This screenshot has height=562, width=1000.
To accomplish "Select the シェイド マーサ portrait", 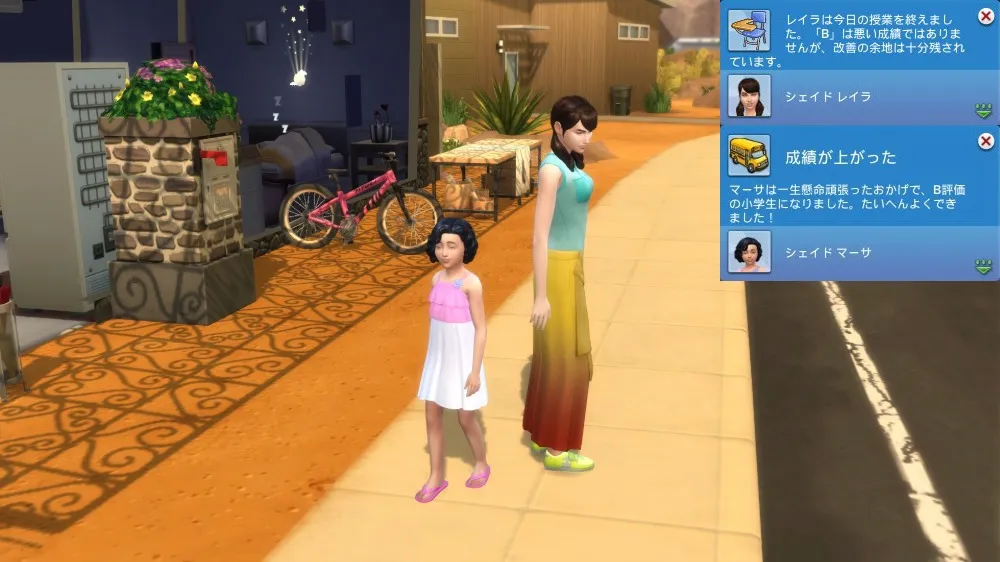I will (749, 252).
